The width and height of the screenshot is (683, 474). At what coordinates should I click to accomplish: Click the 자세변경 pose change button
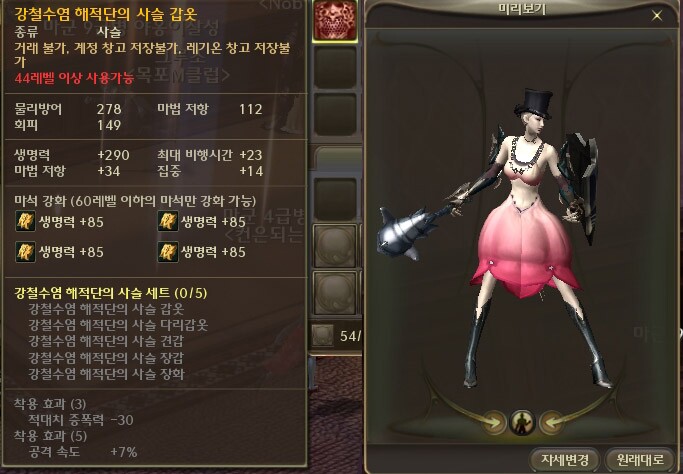[x=565, y=459]
